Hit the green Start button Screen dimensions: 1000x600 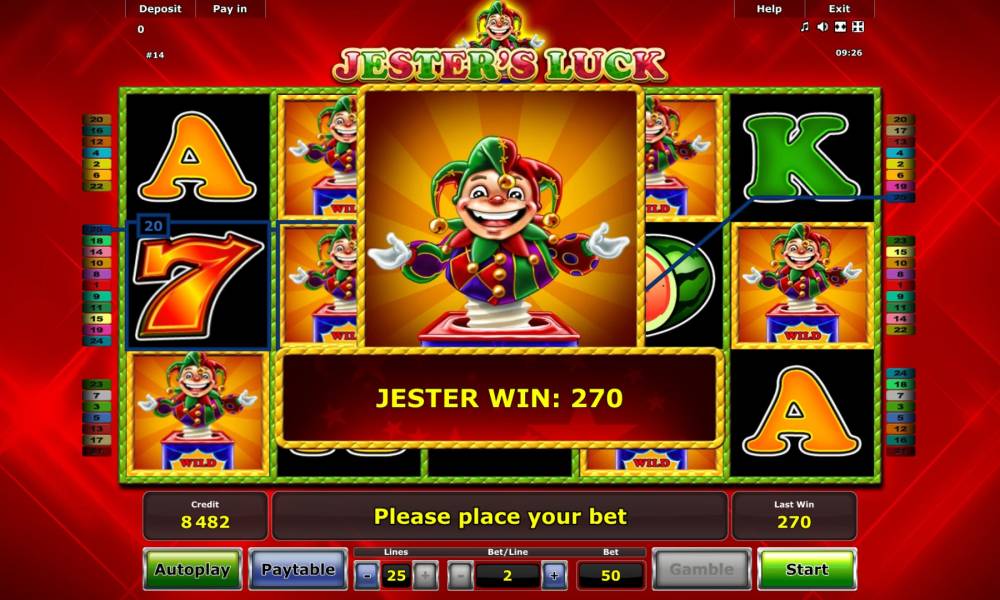806,570
